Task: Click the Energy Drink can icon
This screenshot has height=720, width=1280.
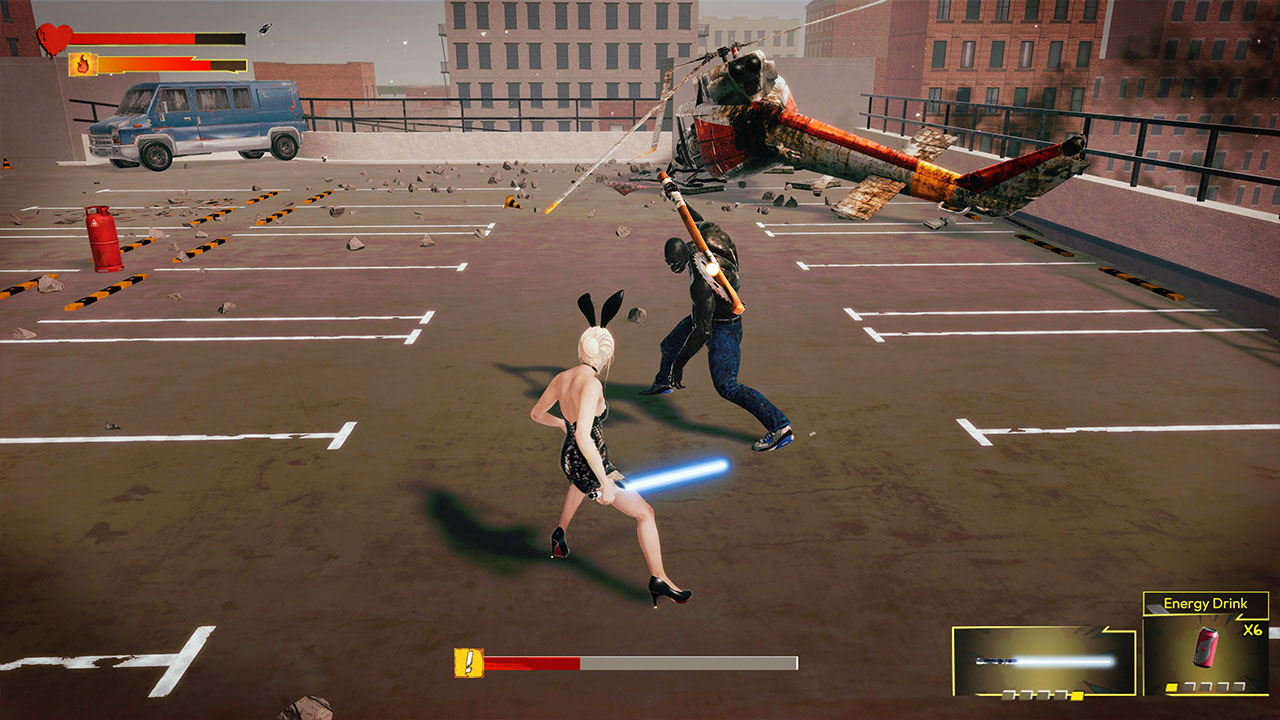Action: pyautogui.click(x=1206, y=648)
